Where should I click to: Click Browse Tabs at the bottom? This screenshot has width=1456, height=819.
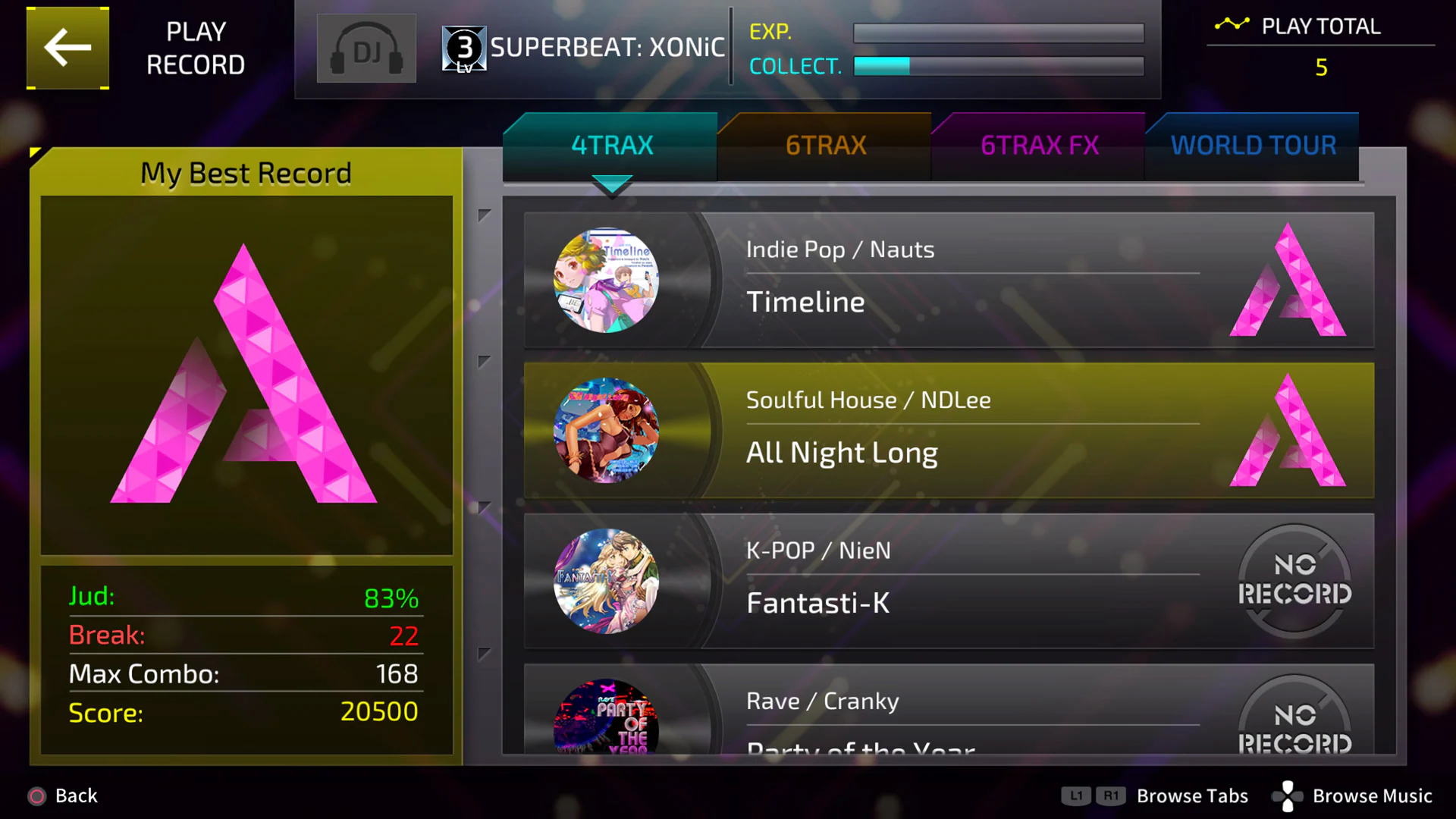pos(1191,795)
